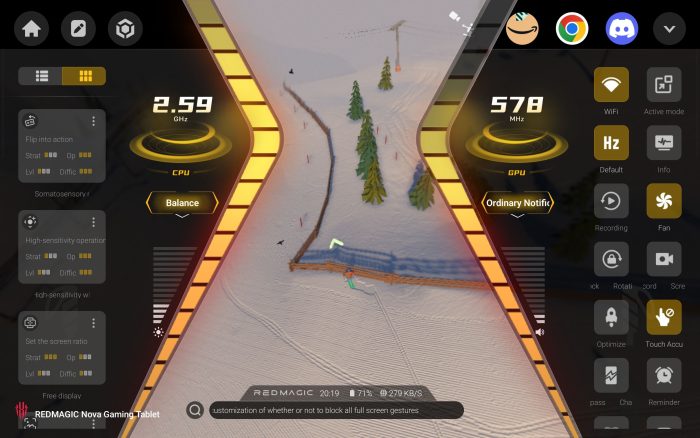700x438 pixels.
Task: Select the Set the screen ratio card
Action: click(55, 345)
